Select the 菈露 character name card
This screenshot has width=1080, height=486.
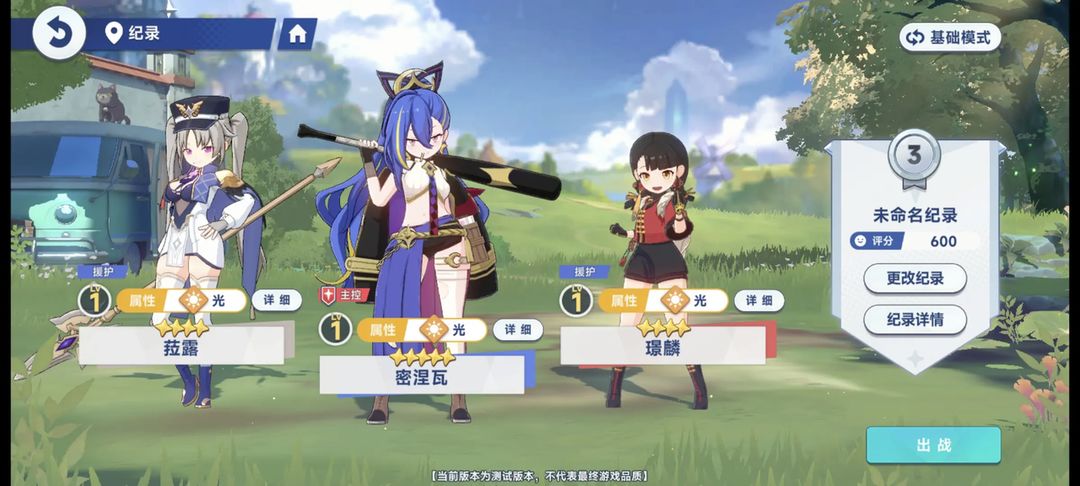pos(181,346)
